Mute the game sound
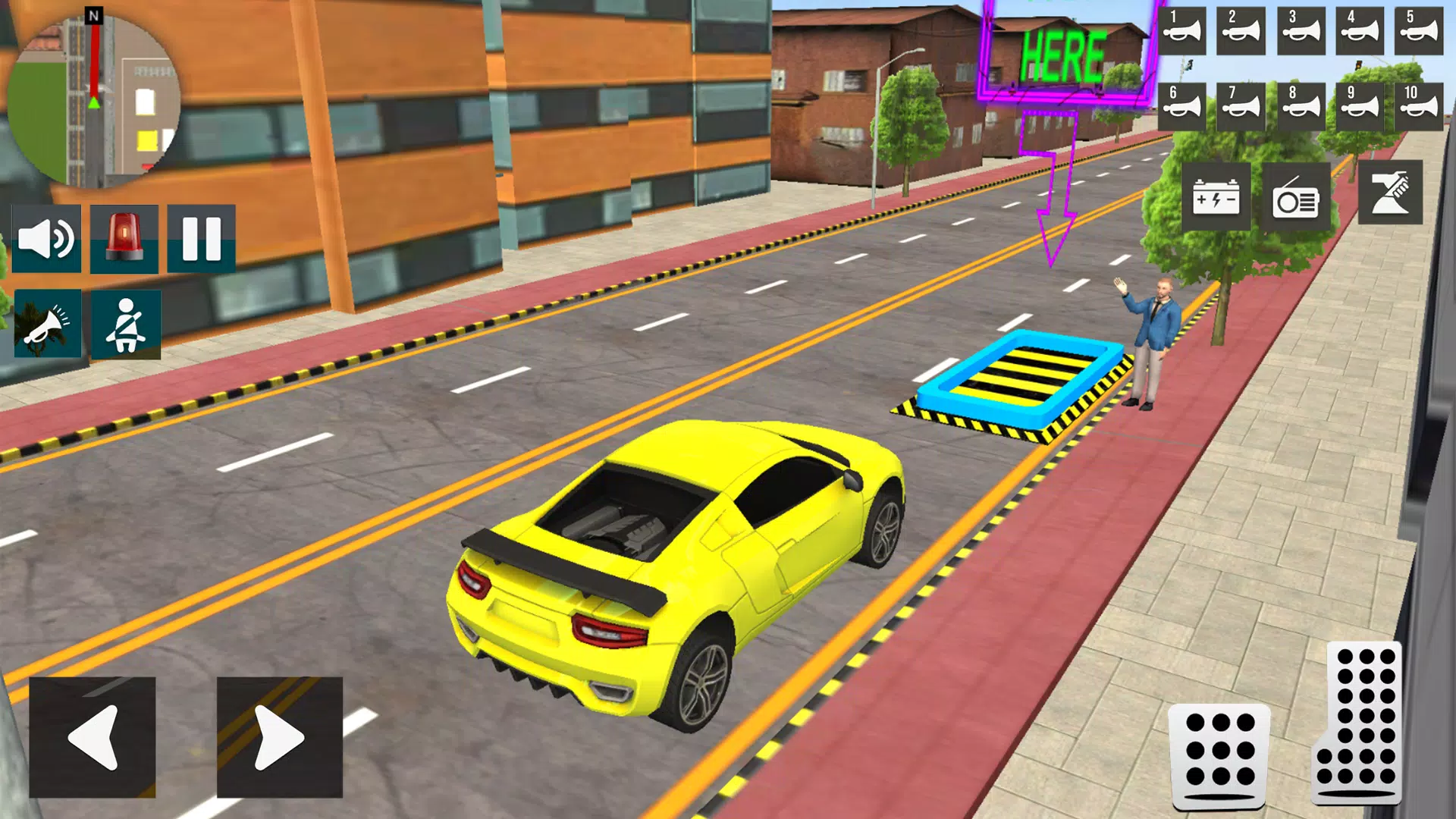The width and height of the screenshot is (1456, 819). 45,237
